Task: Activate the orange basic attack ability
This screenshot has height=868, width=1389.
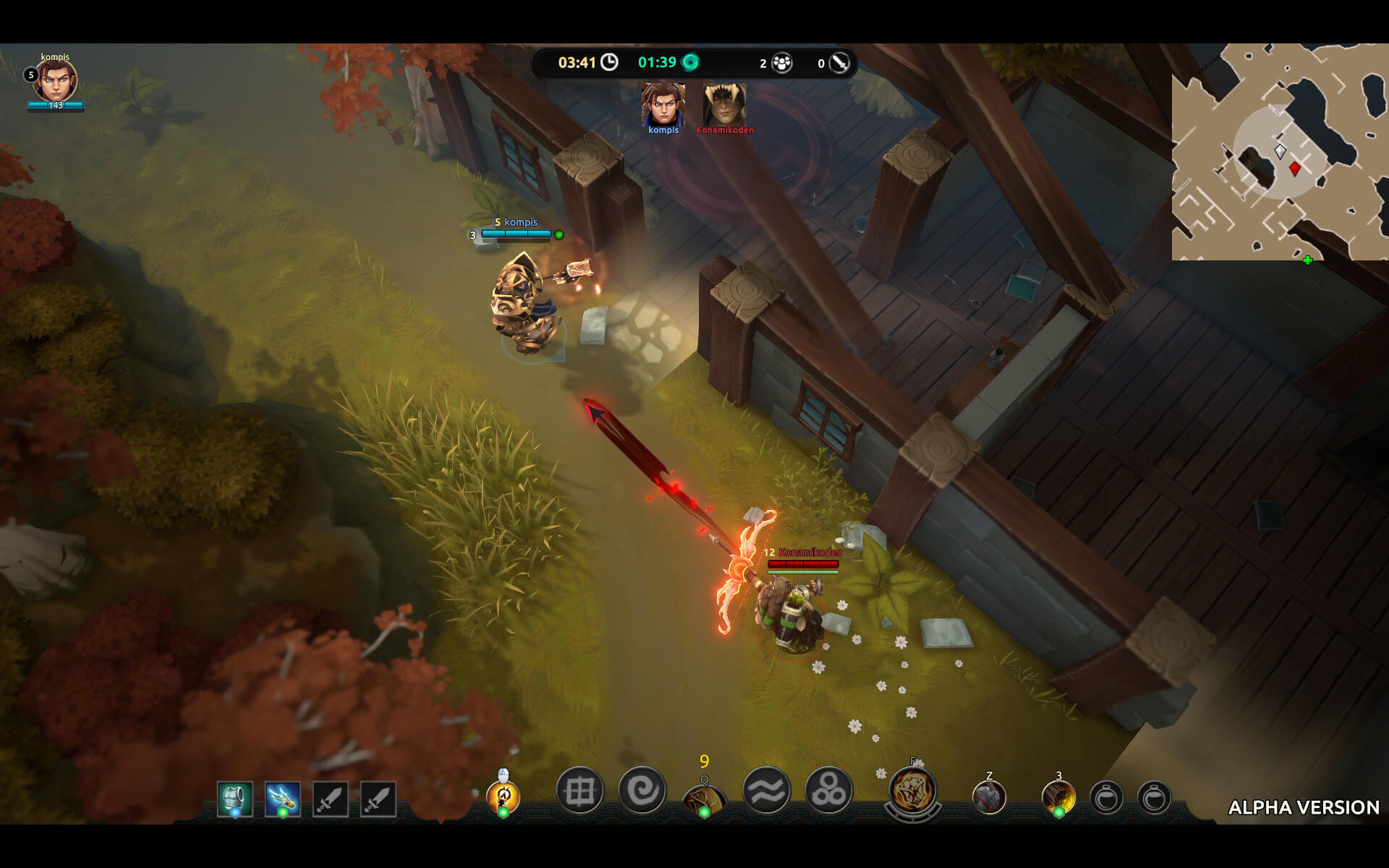Action: coord(504,797)
